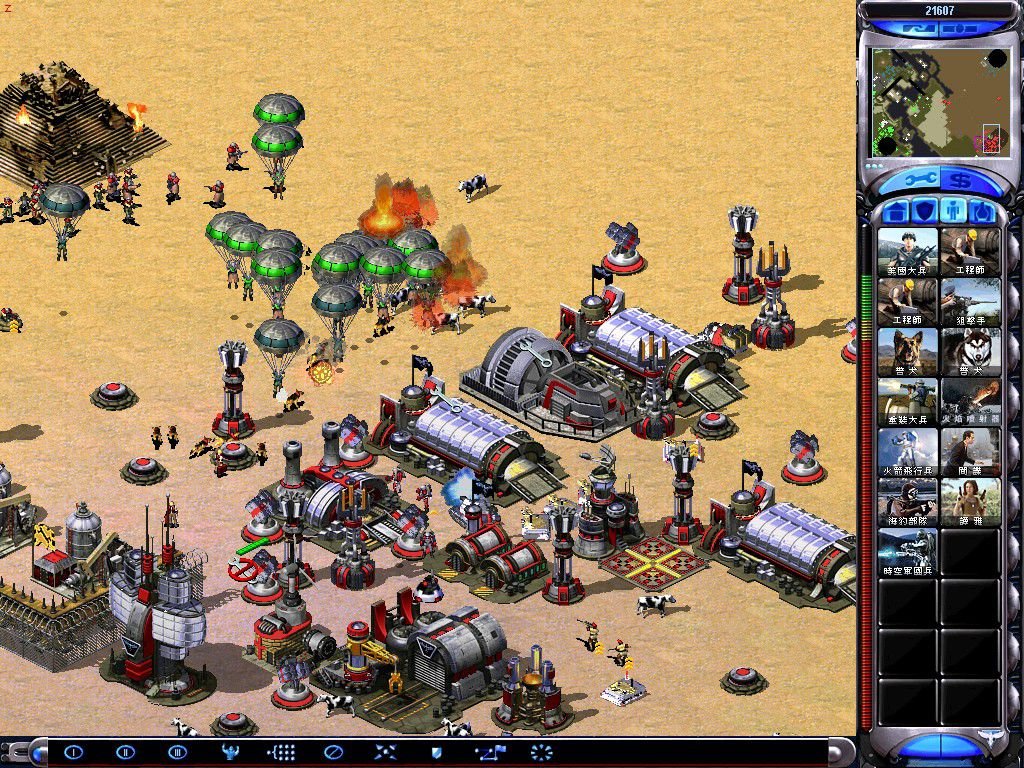Screen dimensions: 1024x768
Task: Train a Navy SEAL (海豹部隊)
Action: point(908,502)
